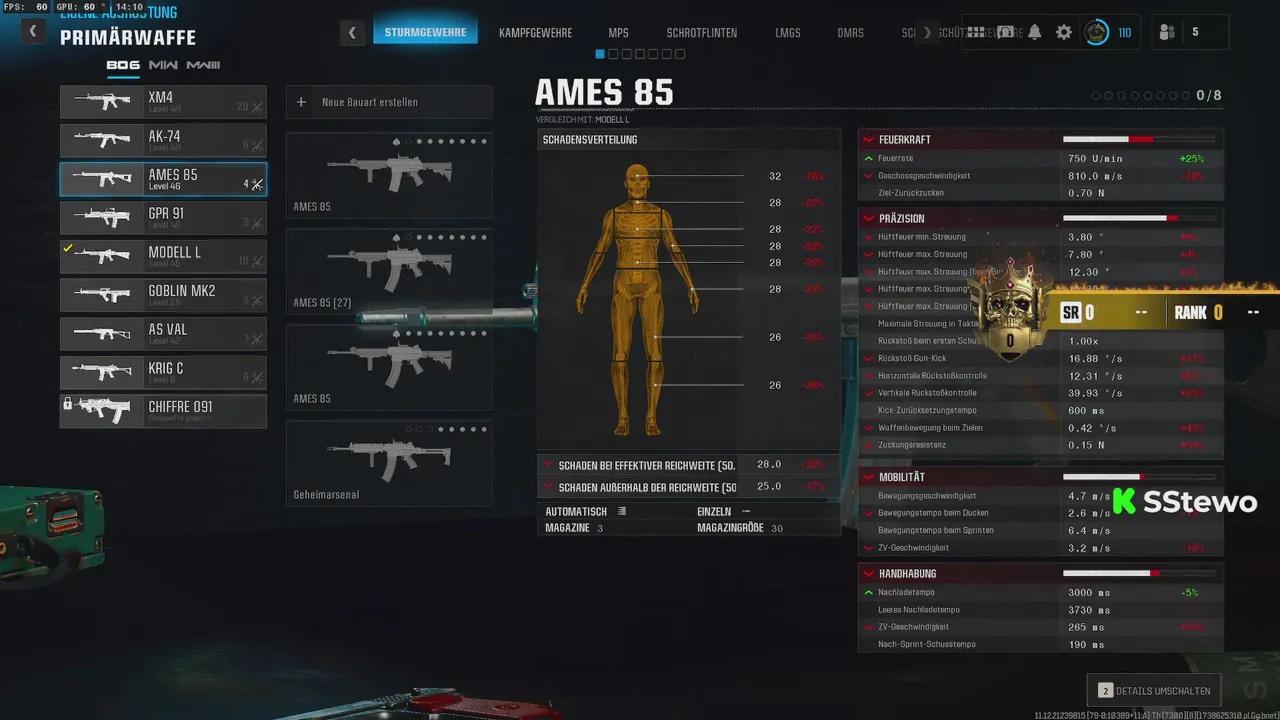This screenshot has height=720, width=1280.
Task: Switch to the LMGs tab
Action: pyautogui.click(x=787, y=33)
